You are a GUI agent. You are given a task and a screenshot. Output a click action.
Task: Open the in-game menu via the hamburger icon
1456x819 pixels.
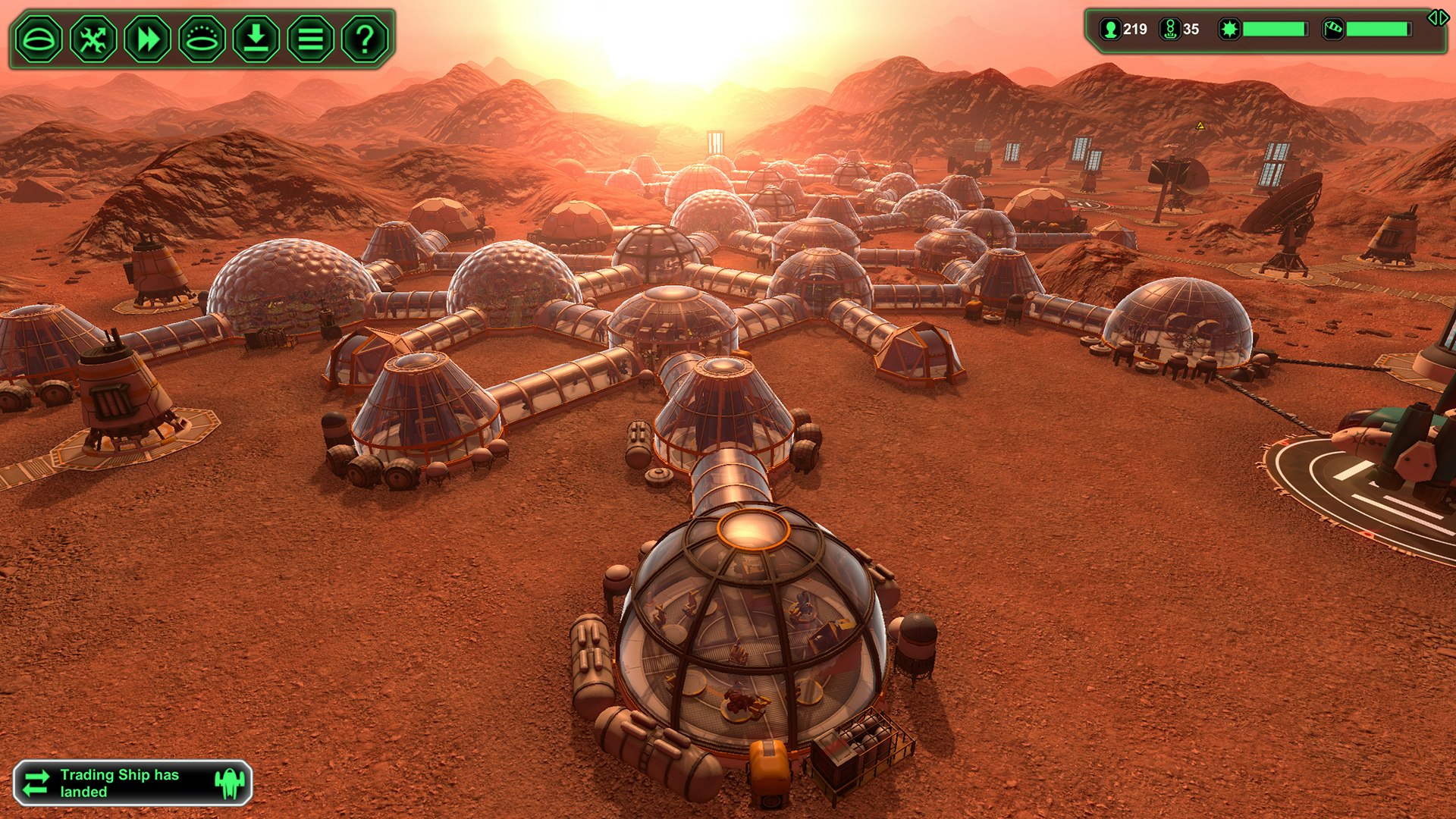(x=309, y=36)
